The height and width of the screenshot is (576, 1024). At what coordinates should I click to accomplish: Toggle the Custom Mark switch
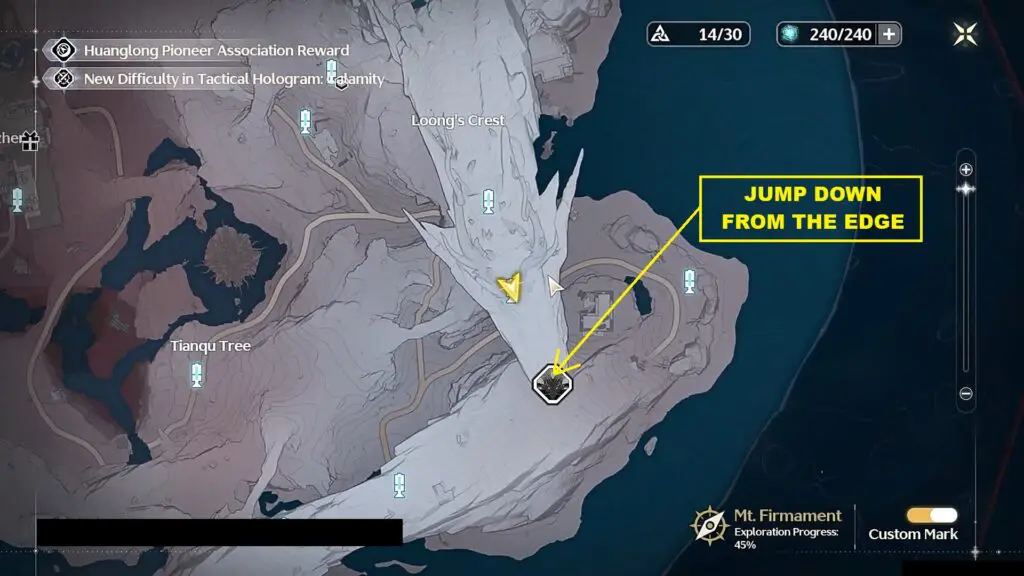(x=931, y=515)
